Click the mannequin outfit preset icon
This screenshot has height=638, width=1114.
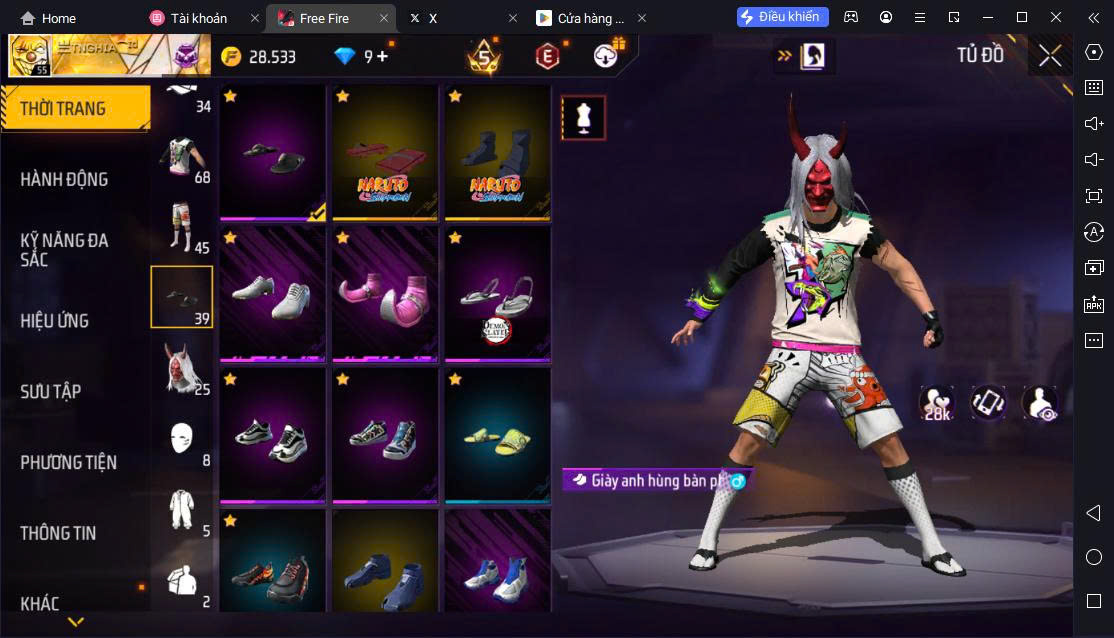point(582,118)
